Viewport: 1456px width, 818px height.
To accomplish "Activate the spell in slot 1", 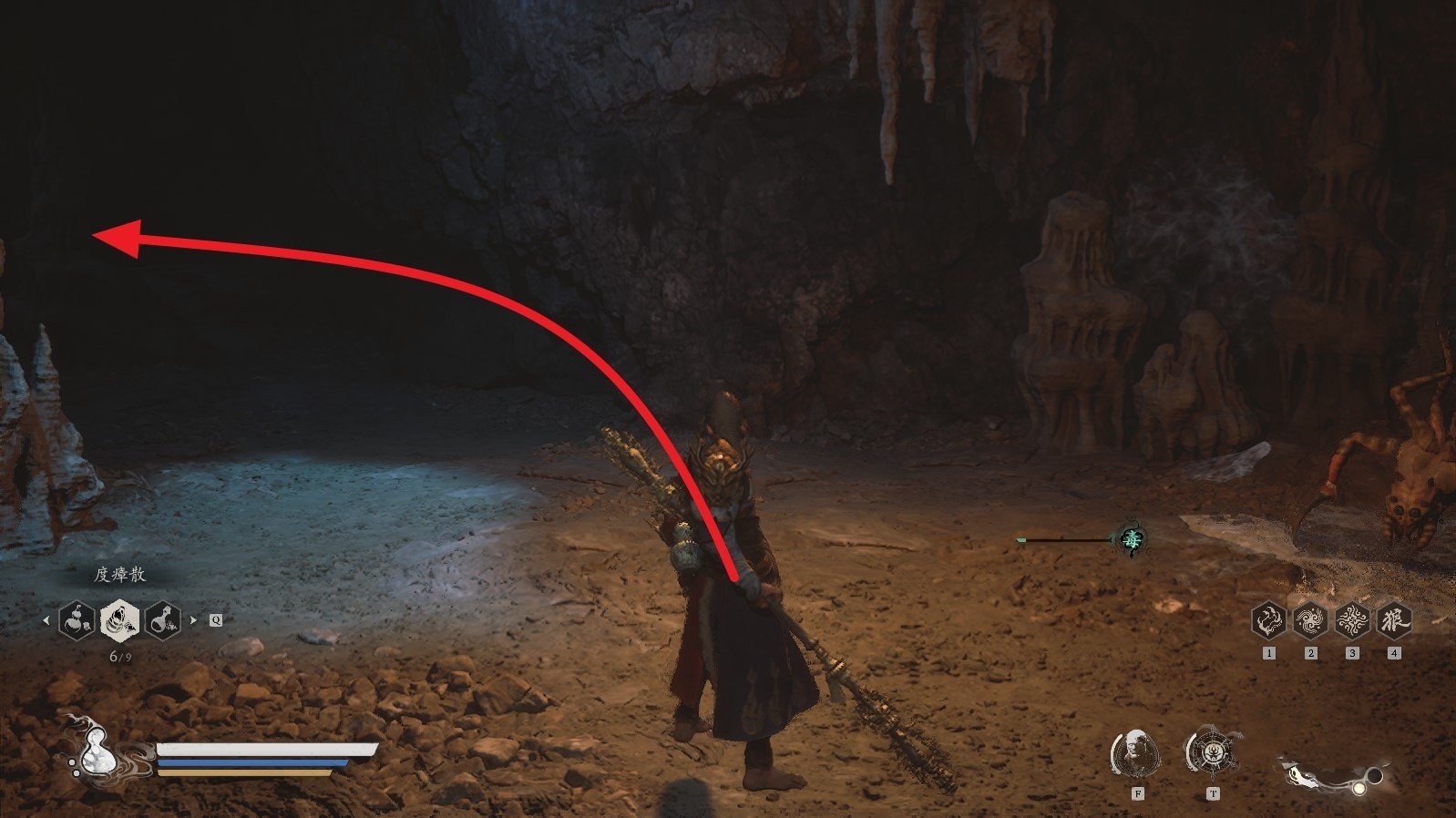I will click(x=1268, y=620).
